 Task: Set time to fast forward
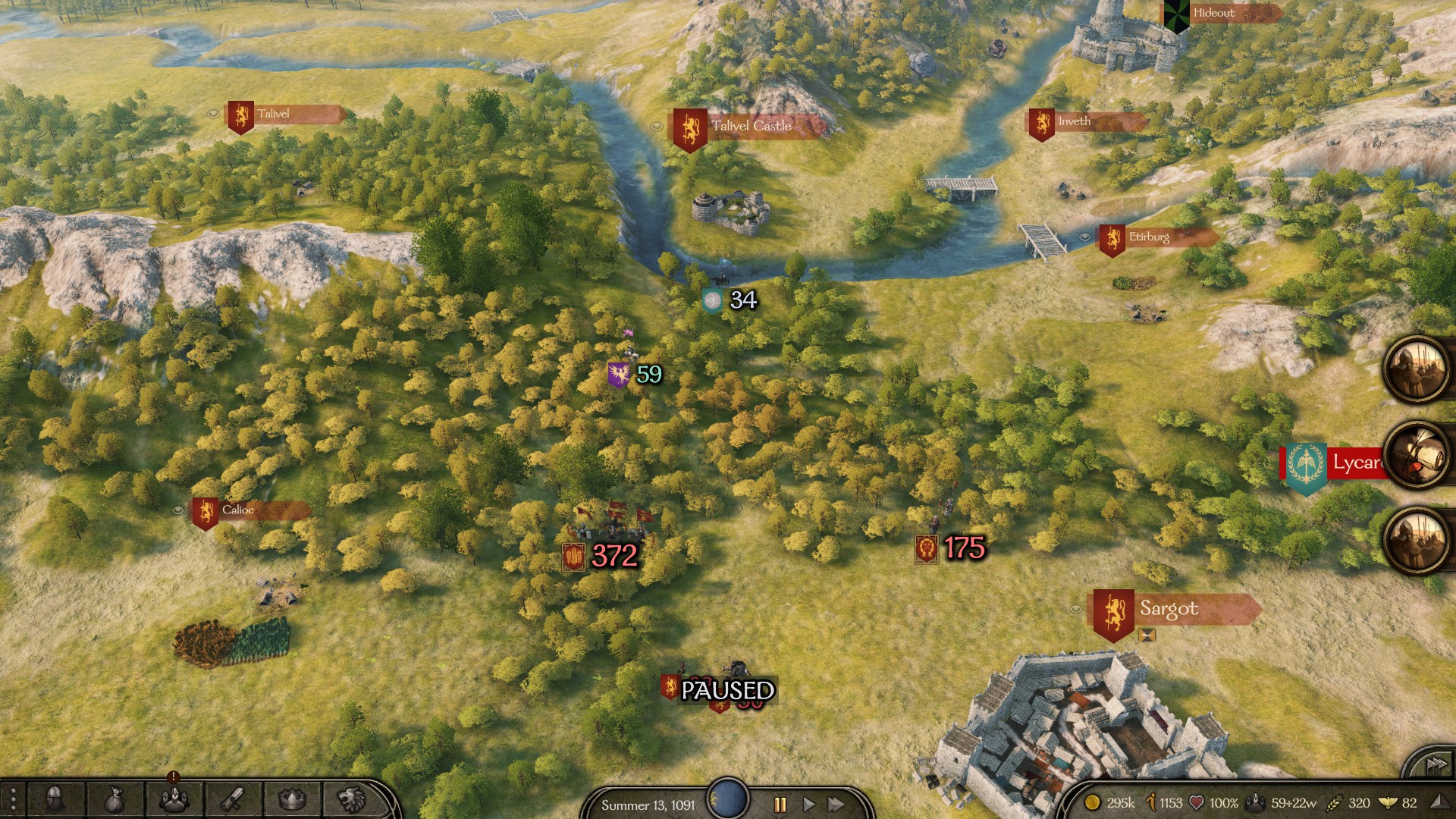click(x=836, y=805)
